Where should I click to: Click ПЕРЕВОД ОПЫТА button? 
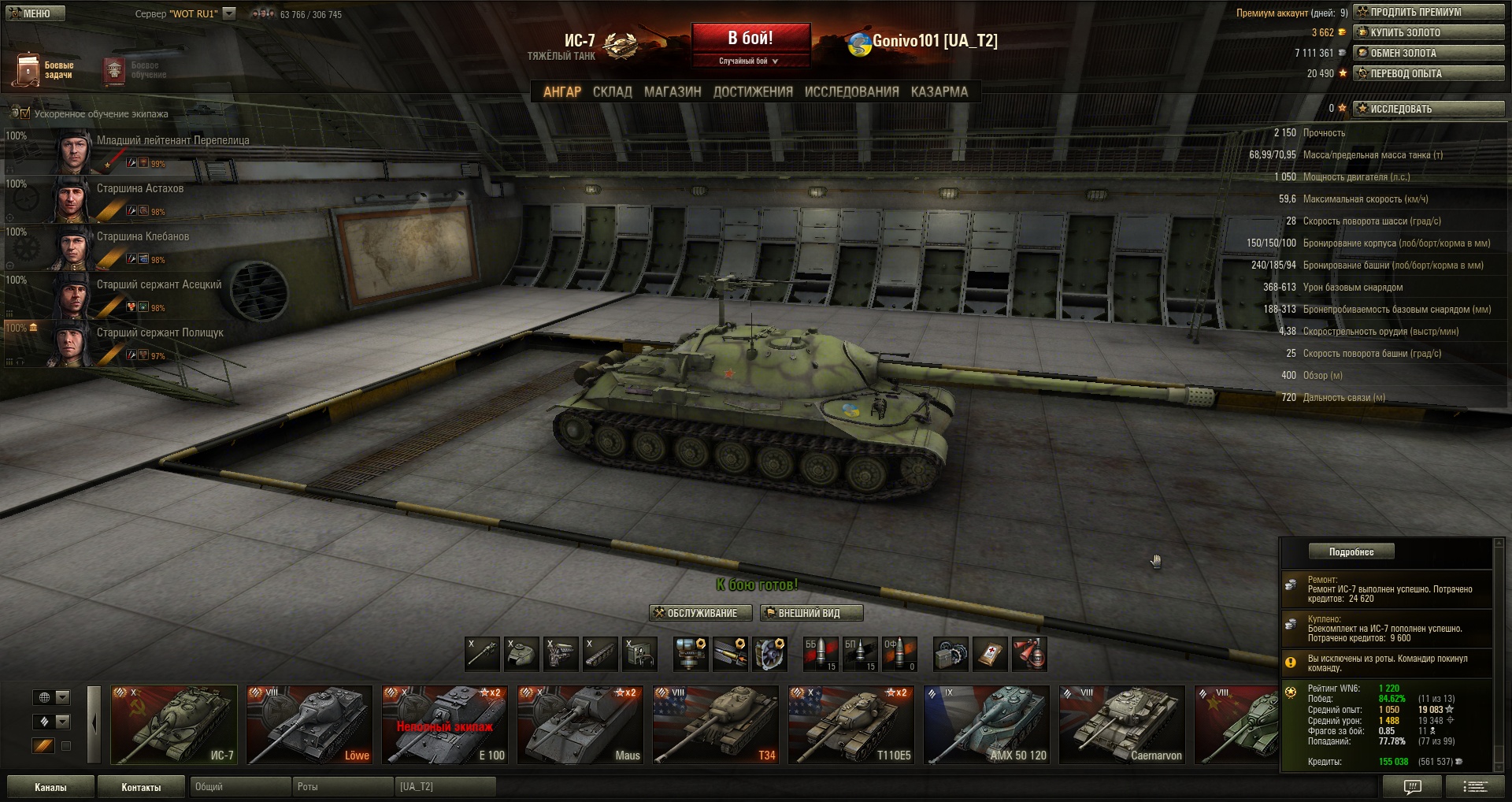pyautogui.click(x=1429, y=74)
